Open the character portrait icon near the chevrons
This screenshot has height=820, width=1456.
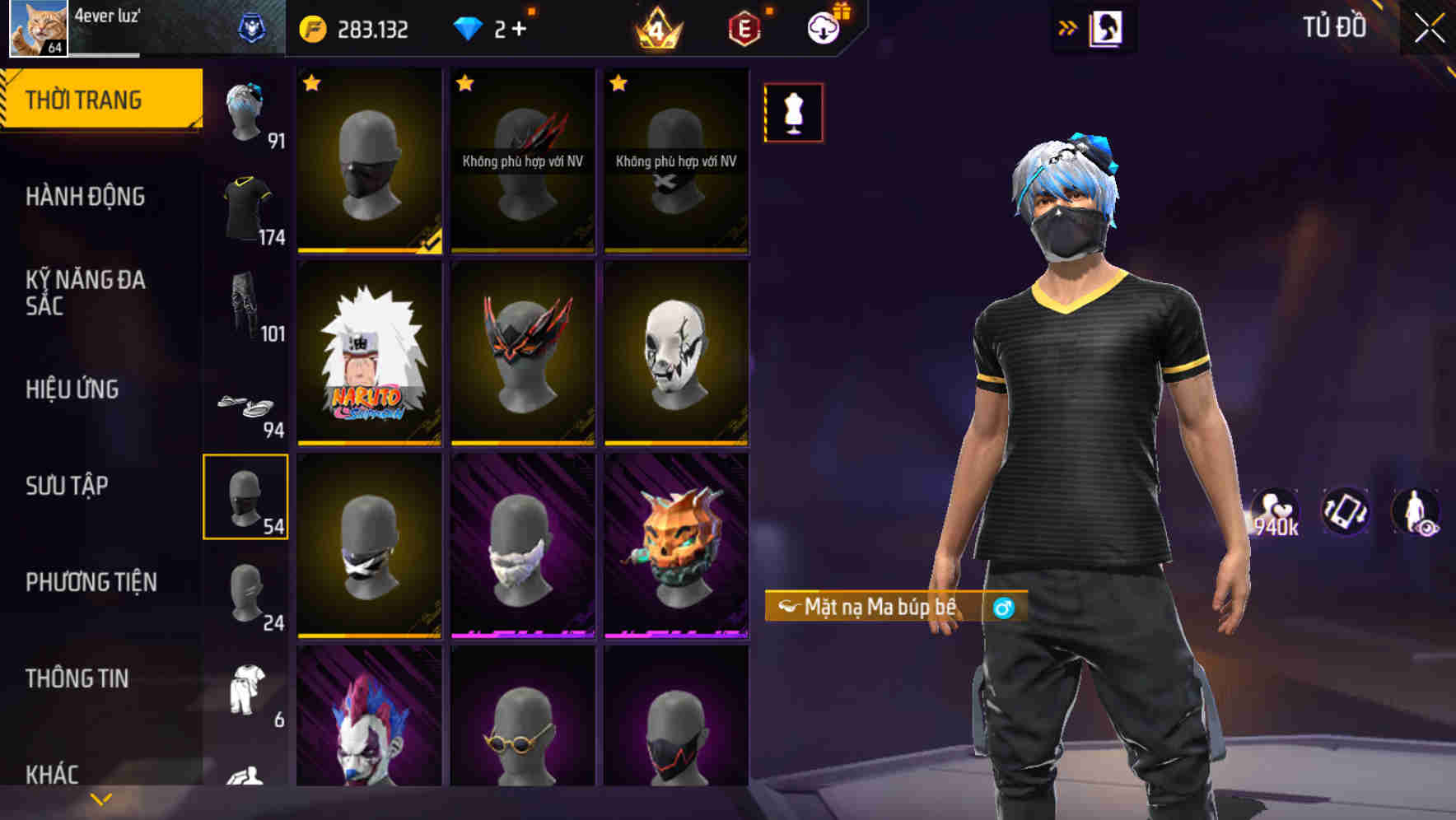1108,26
